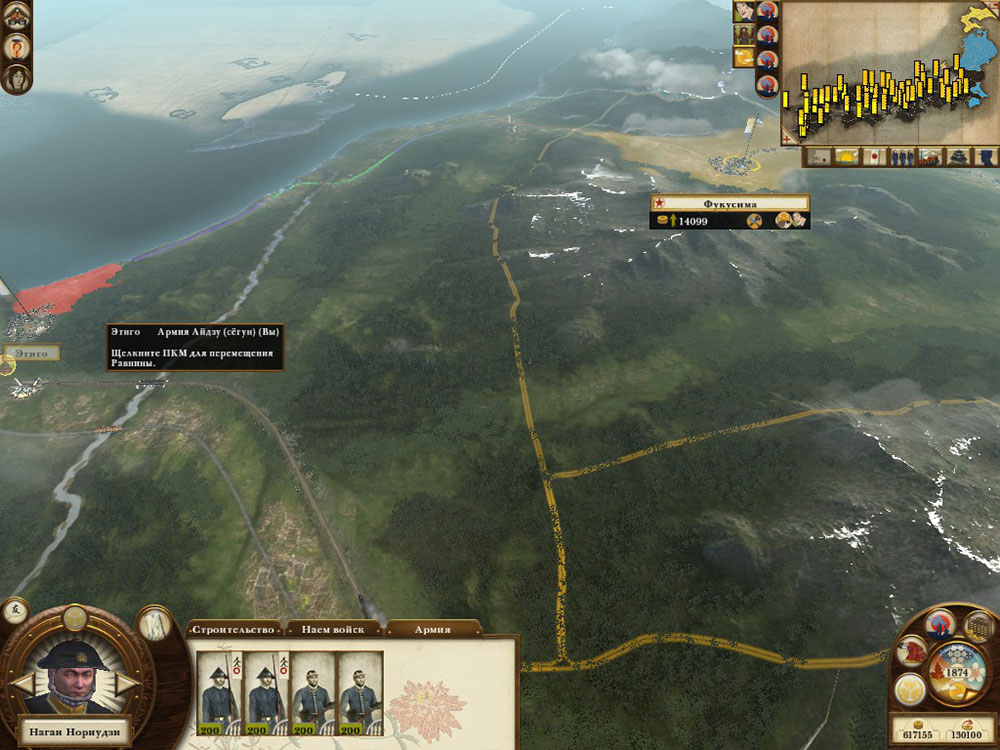End the turn via the 1874 season dial
The image size is (1000, 750).
coord(955,668)
